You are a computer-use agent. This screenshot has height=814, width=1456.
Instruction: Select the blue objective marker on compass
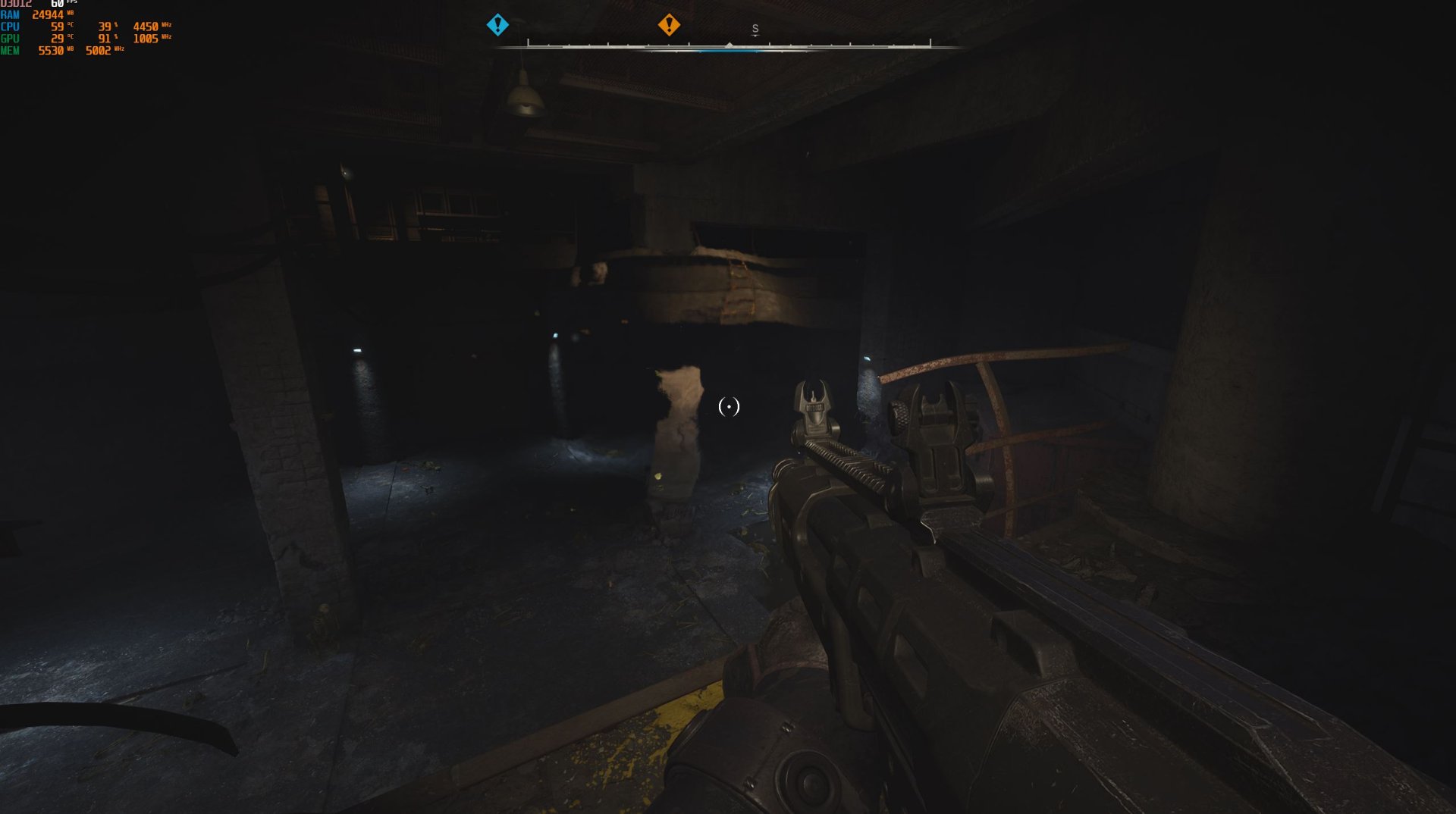(497, 25)
